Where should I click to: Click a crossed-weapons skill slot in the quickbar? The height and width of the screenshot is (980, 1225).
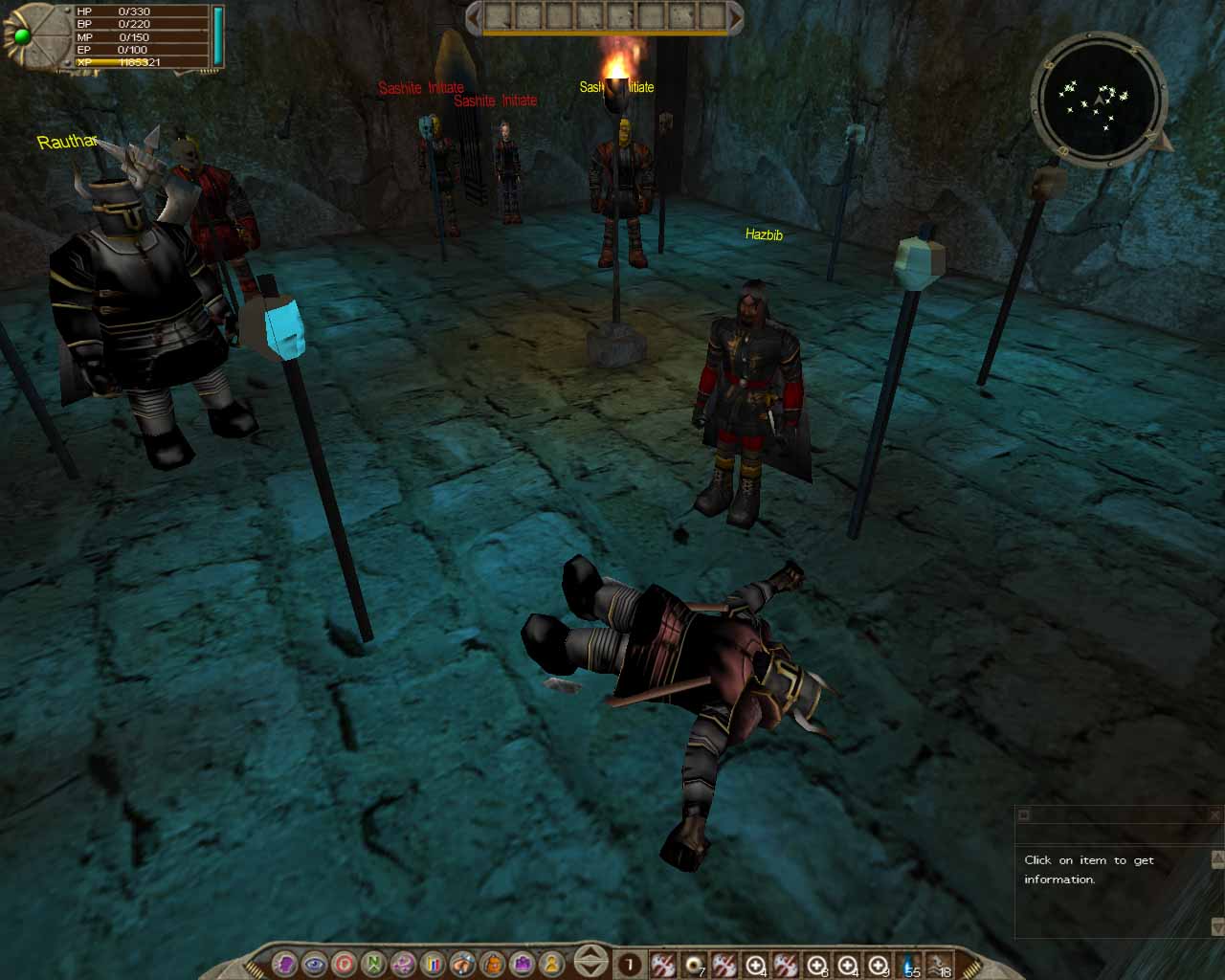662,965
